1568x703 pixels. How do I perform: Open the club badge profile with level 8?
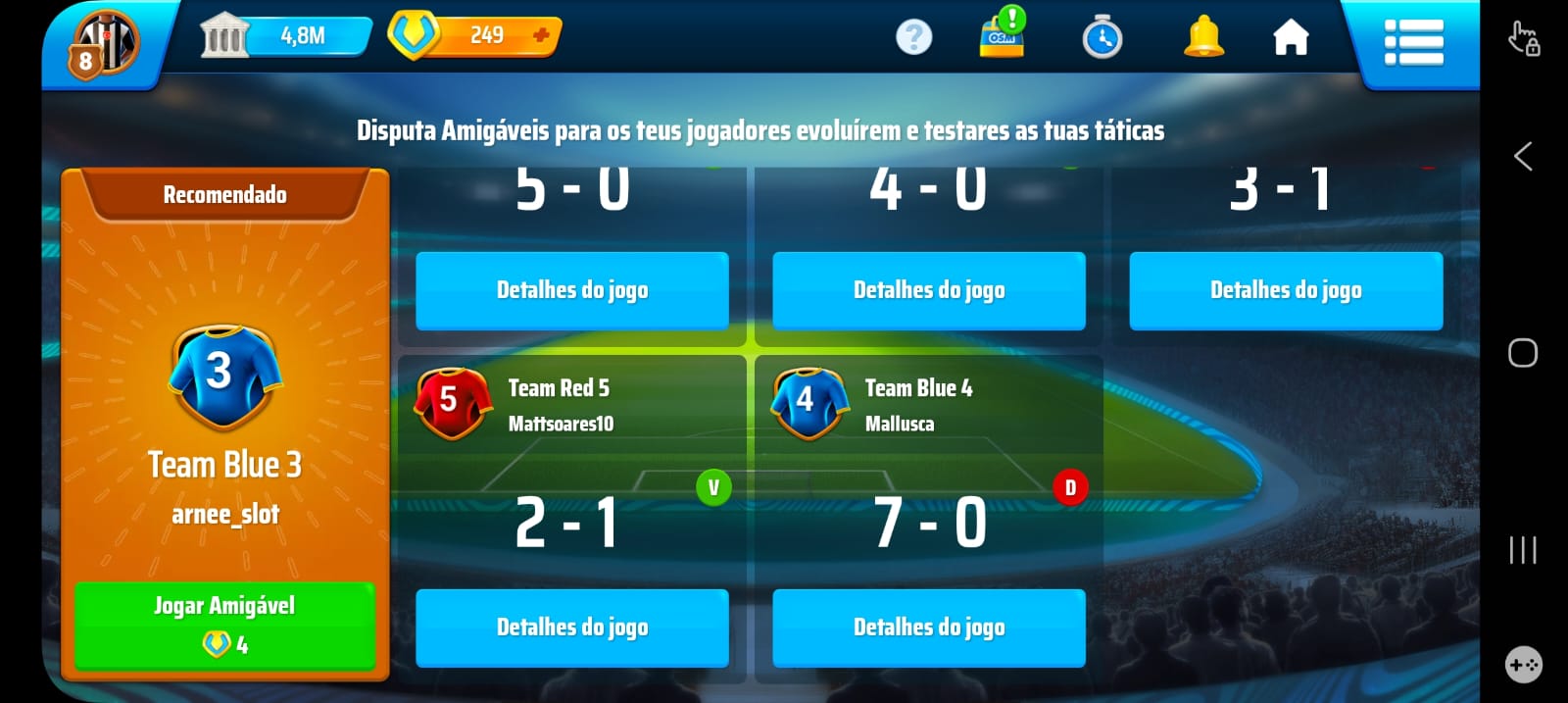coord(103,44)
